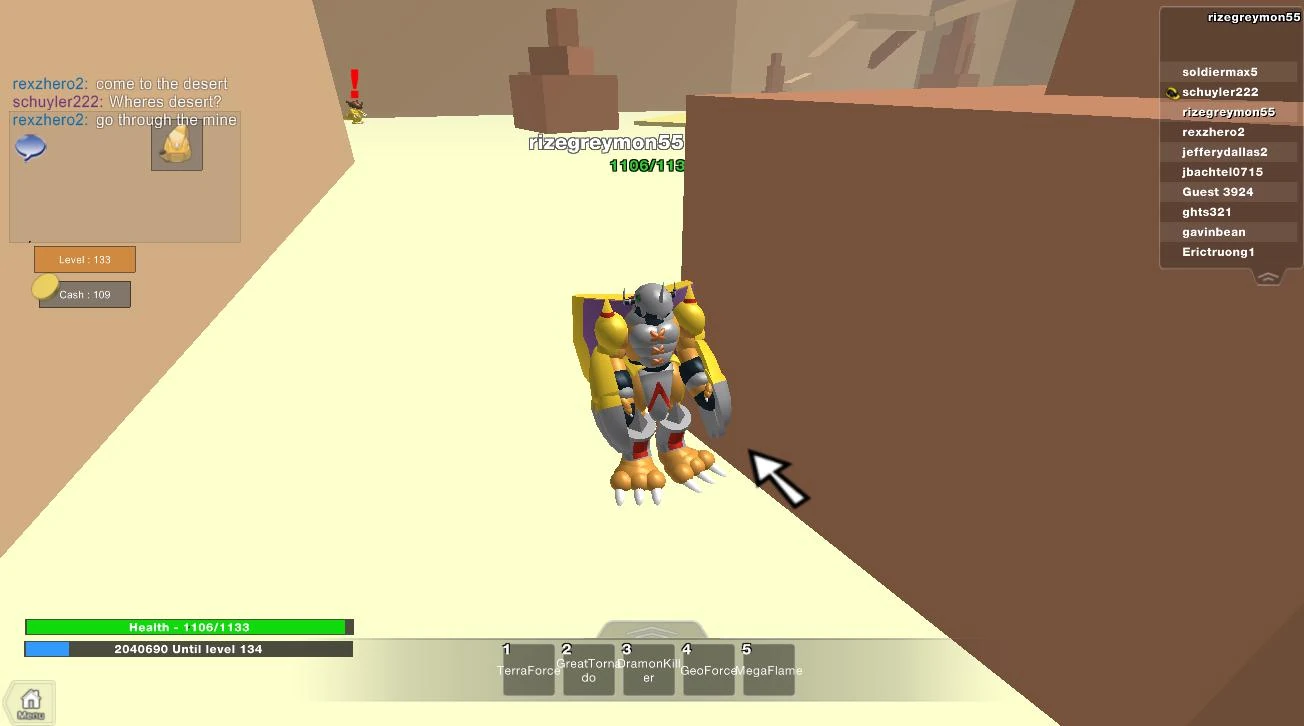Screen dimensions: 1304x726
Task: Select soldiermax5 in the leaderboard
Action: [x=1218, y=71]
